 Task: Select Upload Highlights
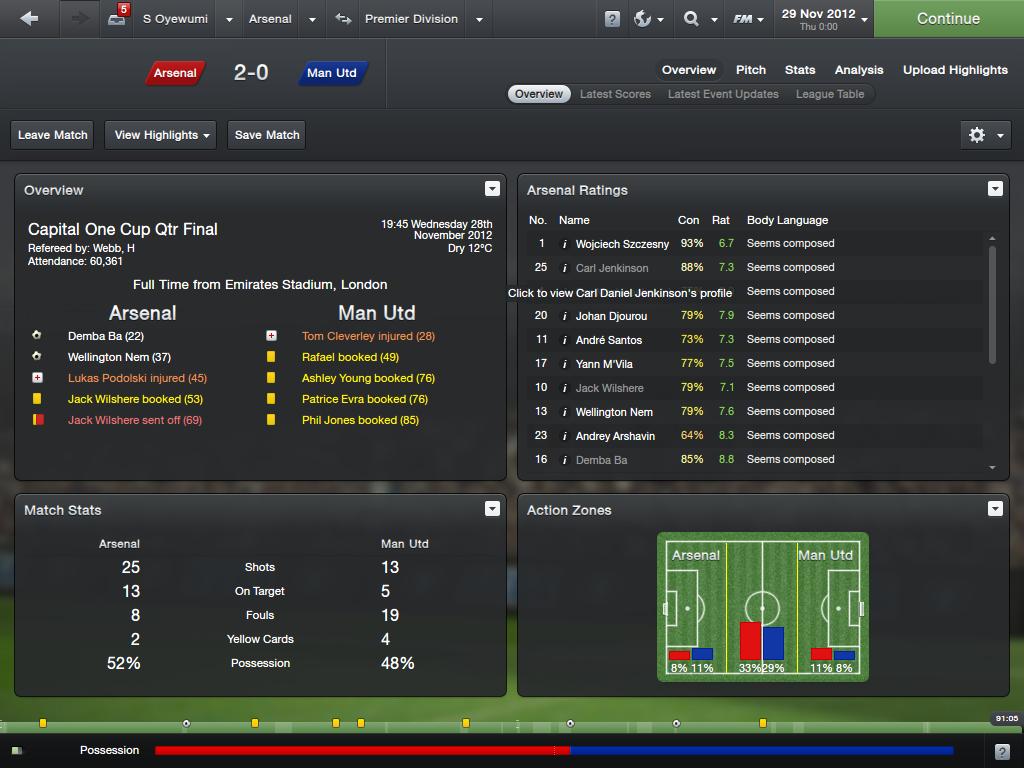955,70
